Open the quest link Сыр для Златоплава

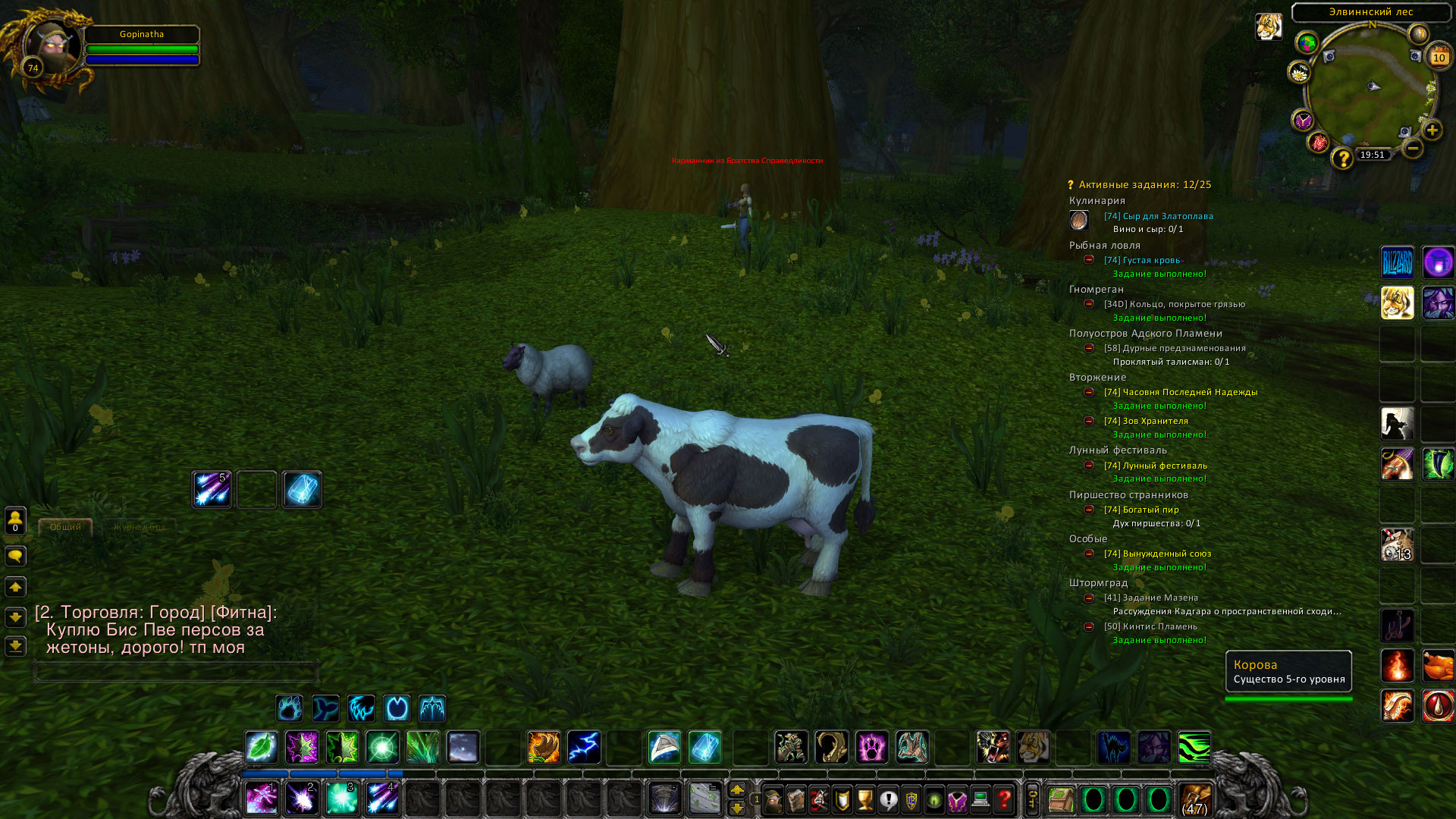(x=1158, y=216)
